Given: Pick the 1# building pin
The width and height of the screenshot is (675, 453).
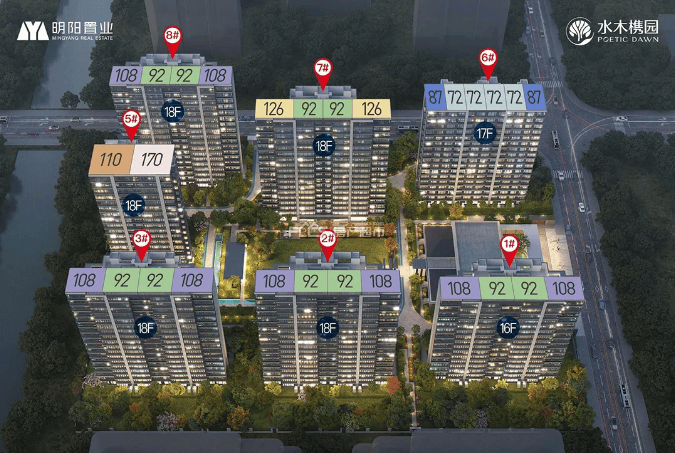Looking at the screenshot, I should [x=509, y=244].
